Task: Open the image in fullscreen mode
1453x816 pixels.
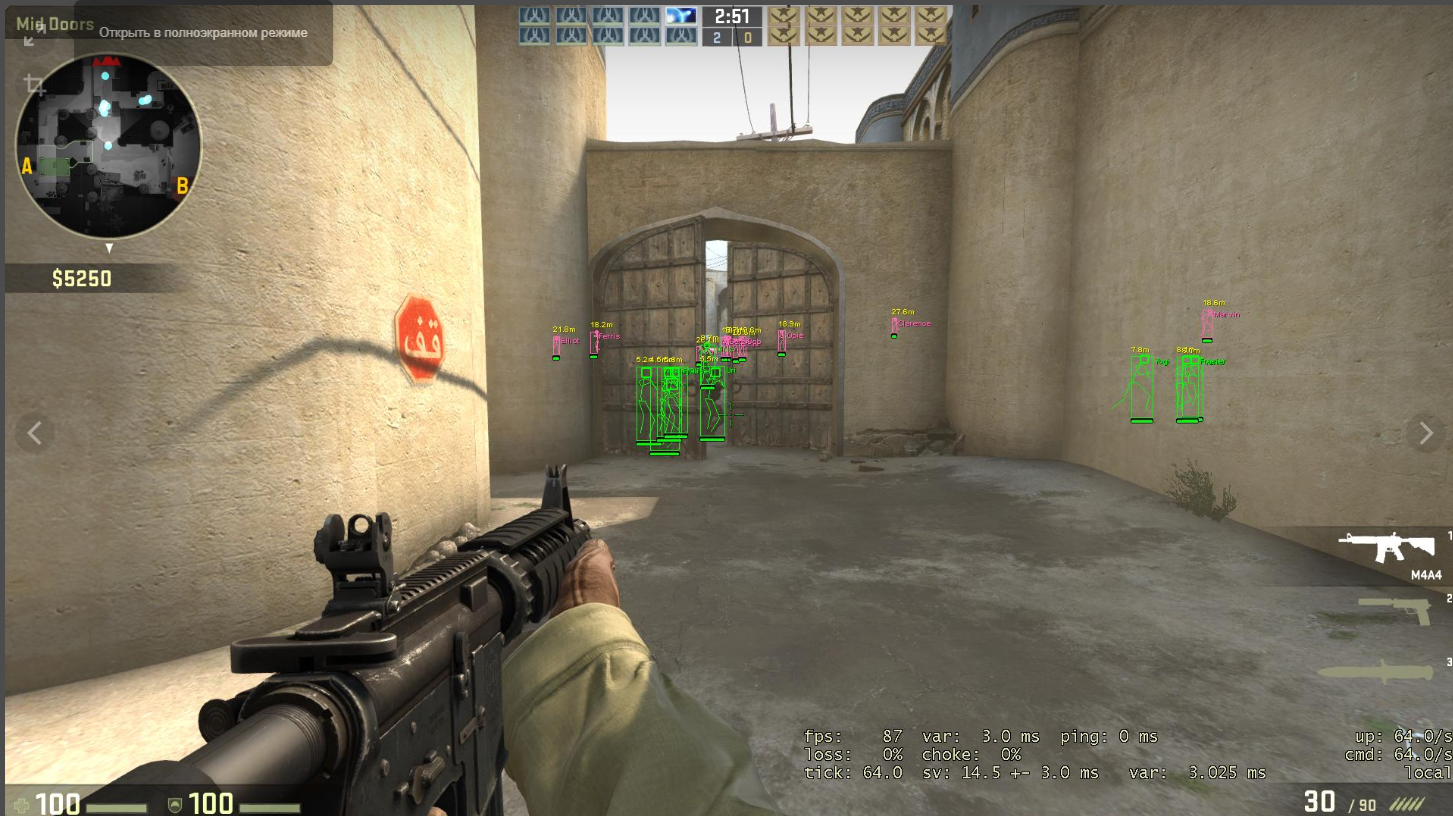Action: pos(32,36)
